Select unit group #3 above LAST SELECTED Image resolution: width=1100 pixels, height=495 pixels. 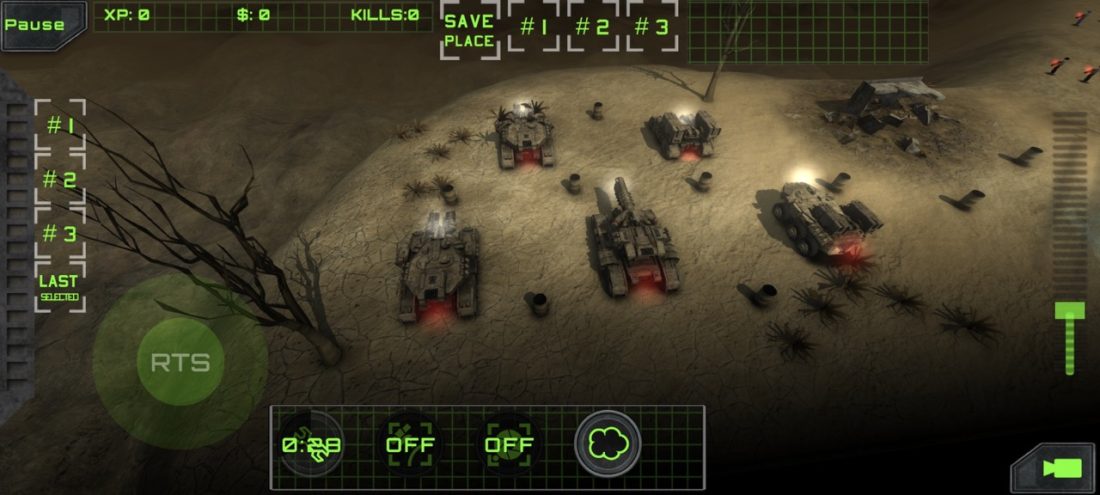coord(61,234)
